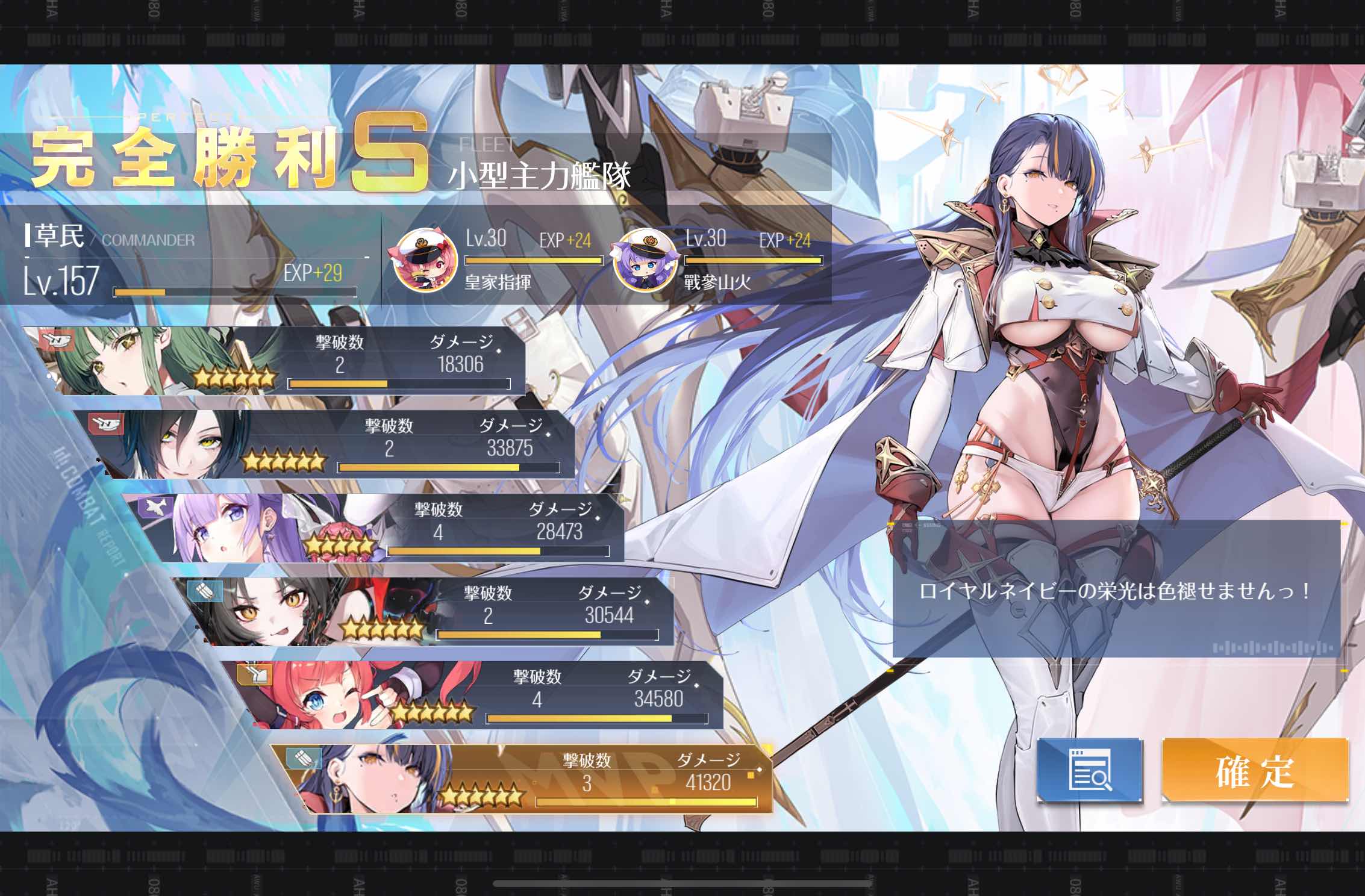Click the purple commander cat 戰參山火

pyautogui.click(x=644, y=261)
